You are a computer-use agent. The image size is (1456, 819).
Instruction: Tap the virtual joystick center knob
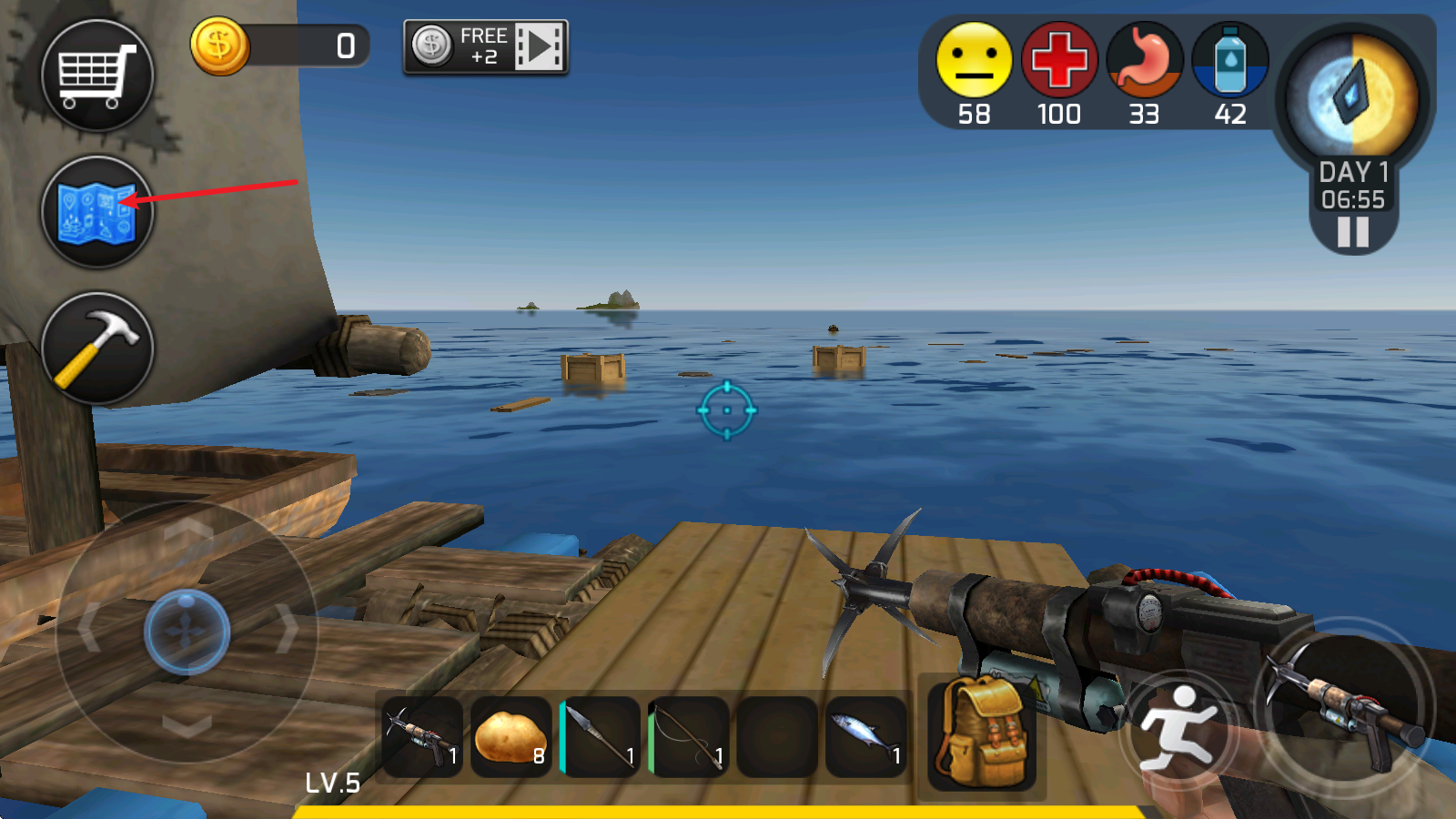pyautogui.click(x=187, y=631)
